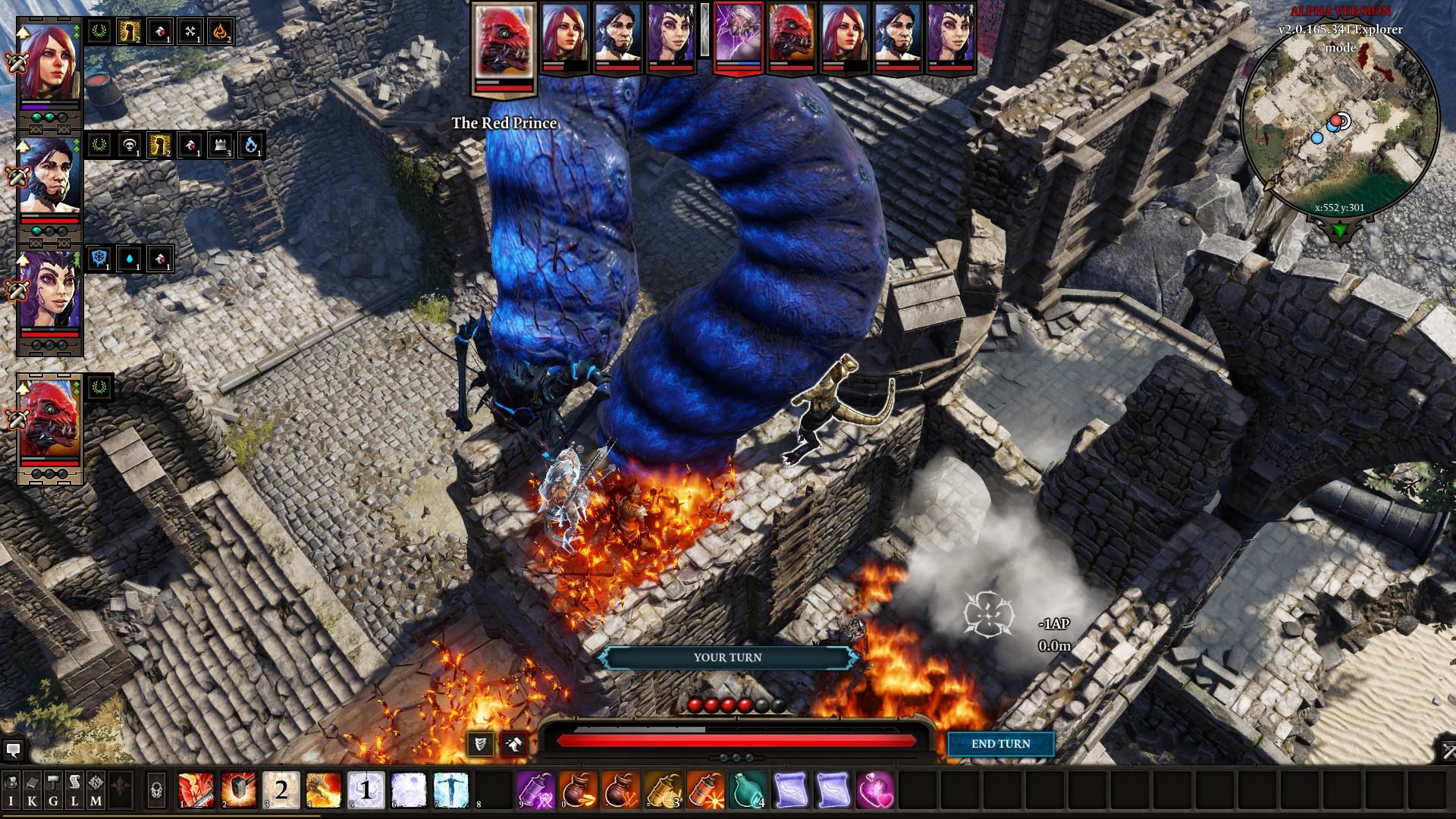
Task: End the current turn
Action: [1000, 744]
